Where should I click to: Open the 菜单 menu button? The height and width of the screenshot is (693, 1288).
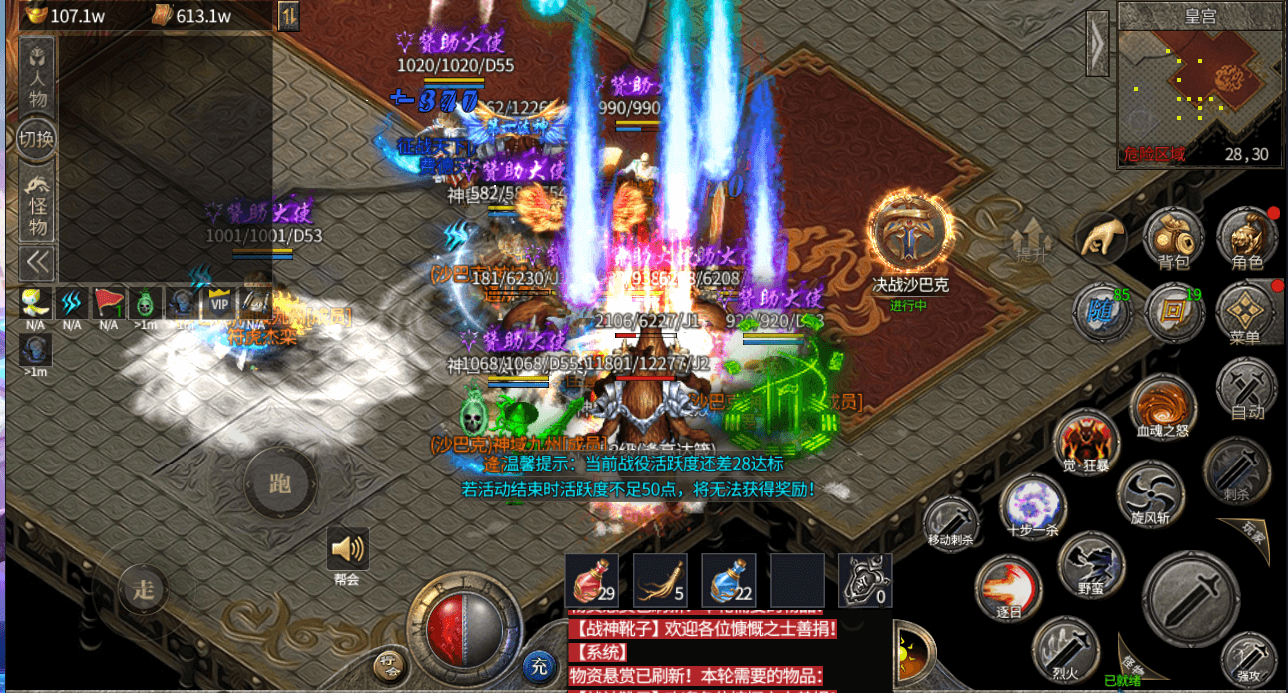point(1245,312)
